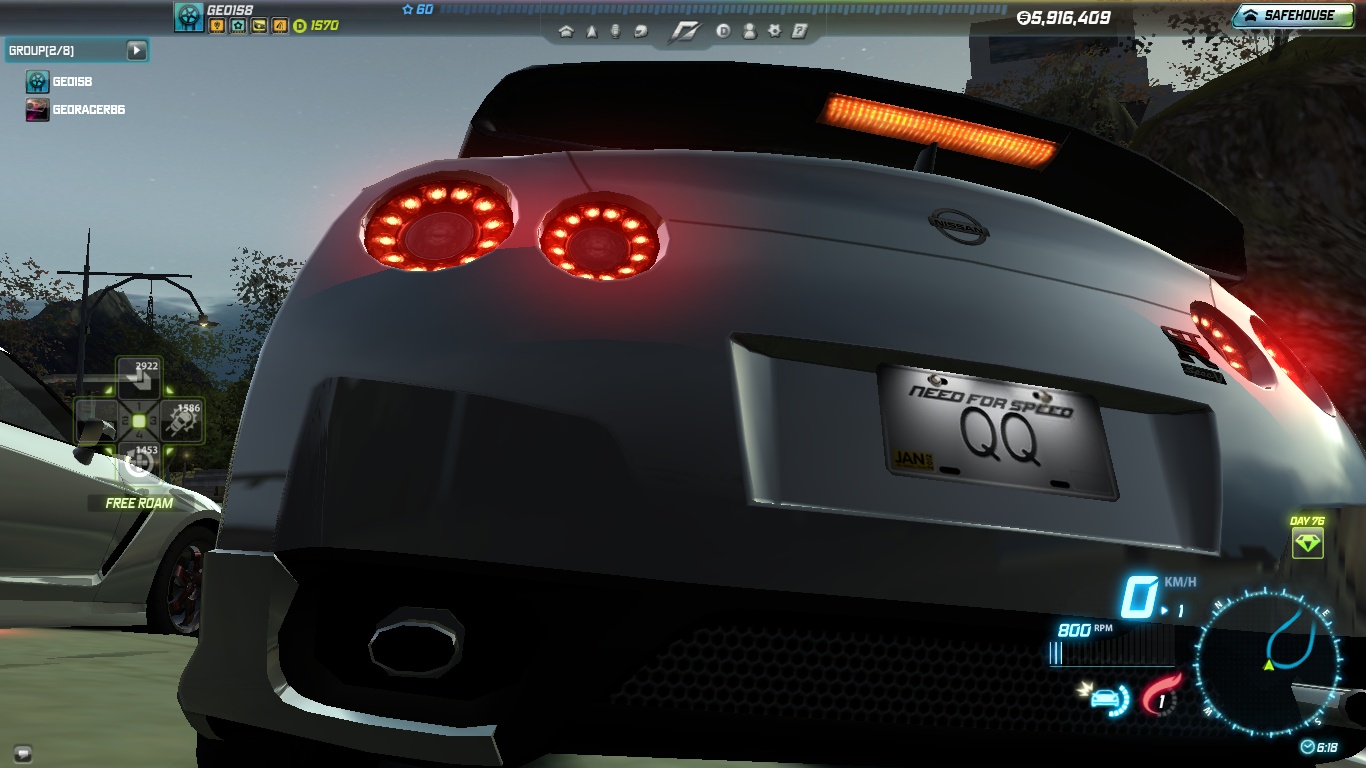This screenshot has width=1366, height=768.
Task: Open the Safehouse home icon on the toolbar
Action: tap(566, 31)
